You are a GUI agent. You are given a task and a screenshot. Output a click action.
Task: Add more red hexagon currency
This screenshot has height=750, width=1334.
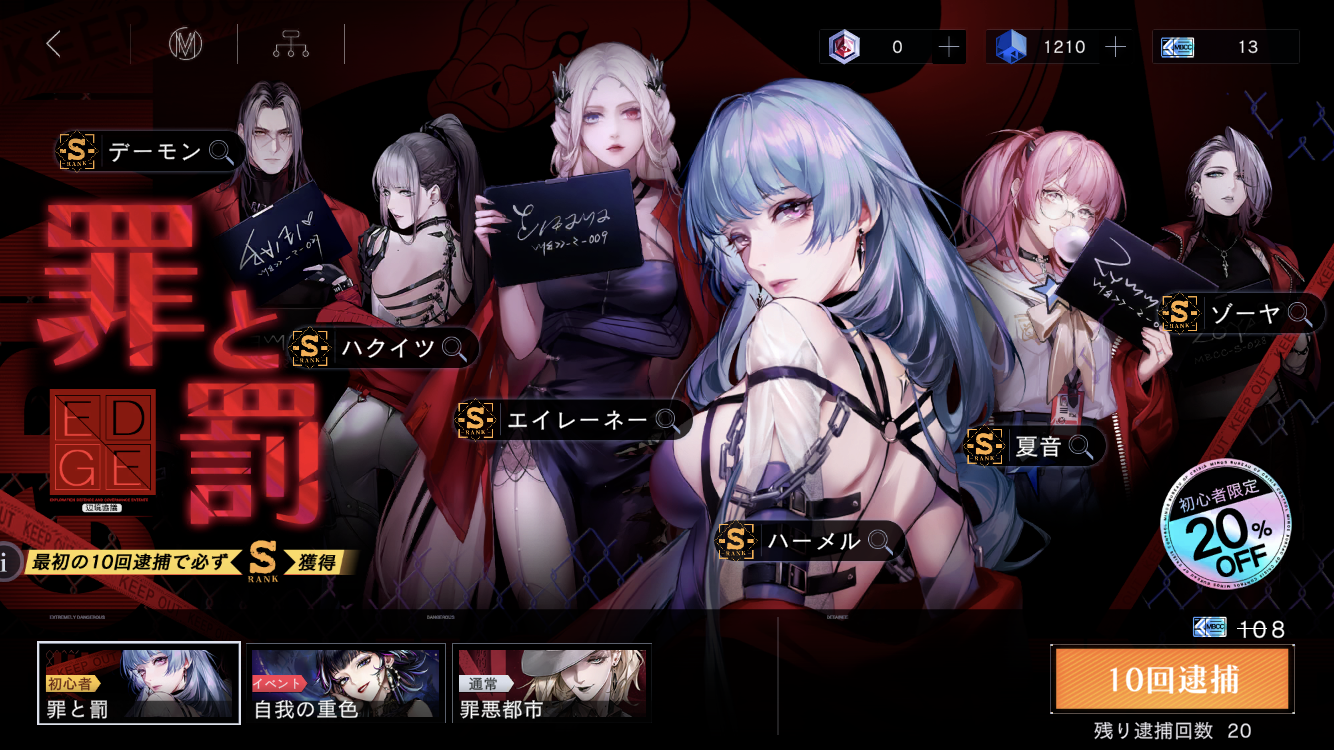pos(948,47)
